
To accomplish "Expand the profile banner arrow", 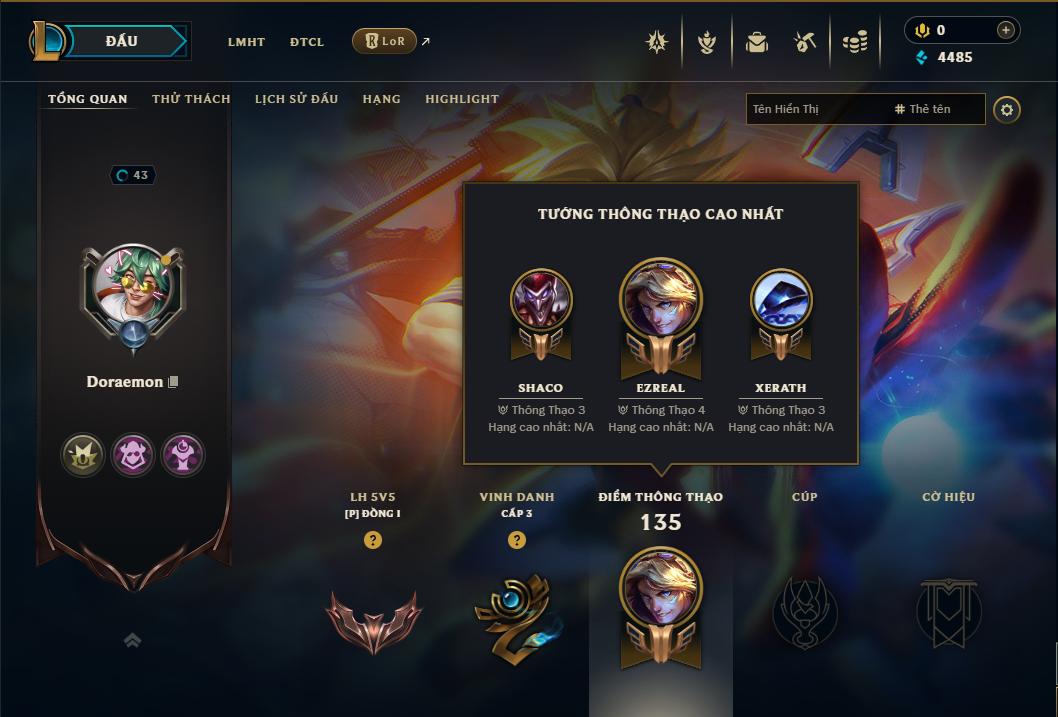I will [x=132, y=640].
